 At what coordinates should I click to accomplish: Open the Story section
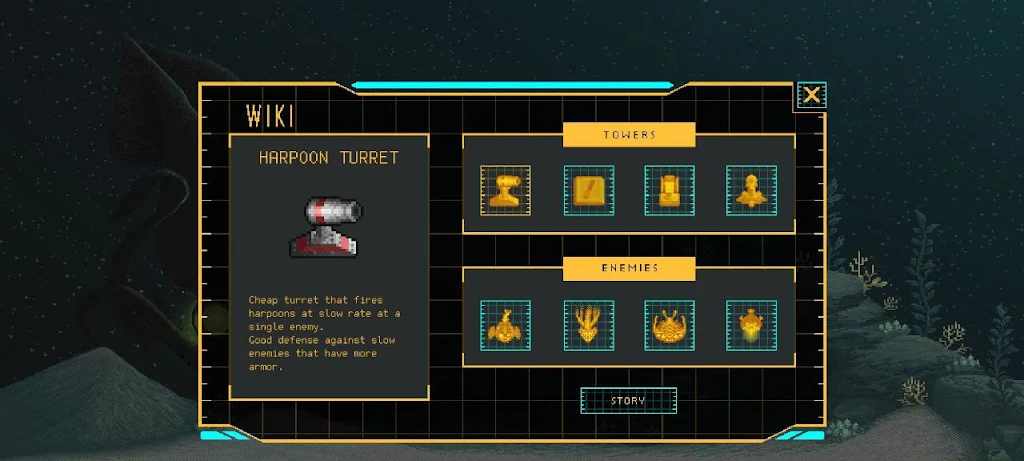628,401
